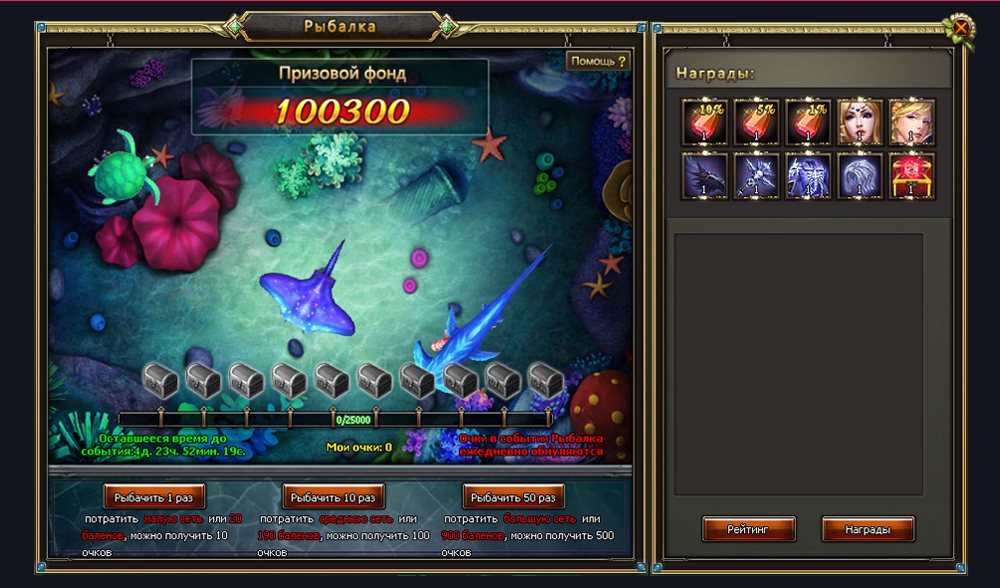Screen dimensions: 1000x588
Task: Show the "Рейтинг" ranking list
Action: point(748,529)
